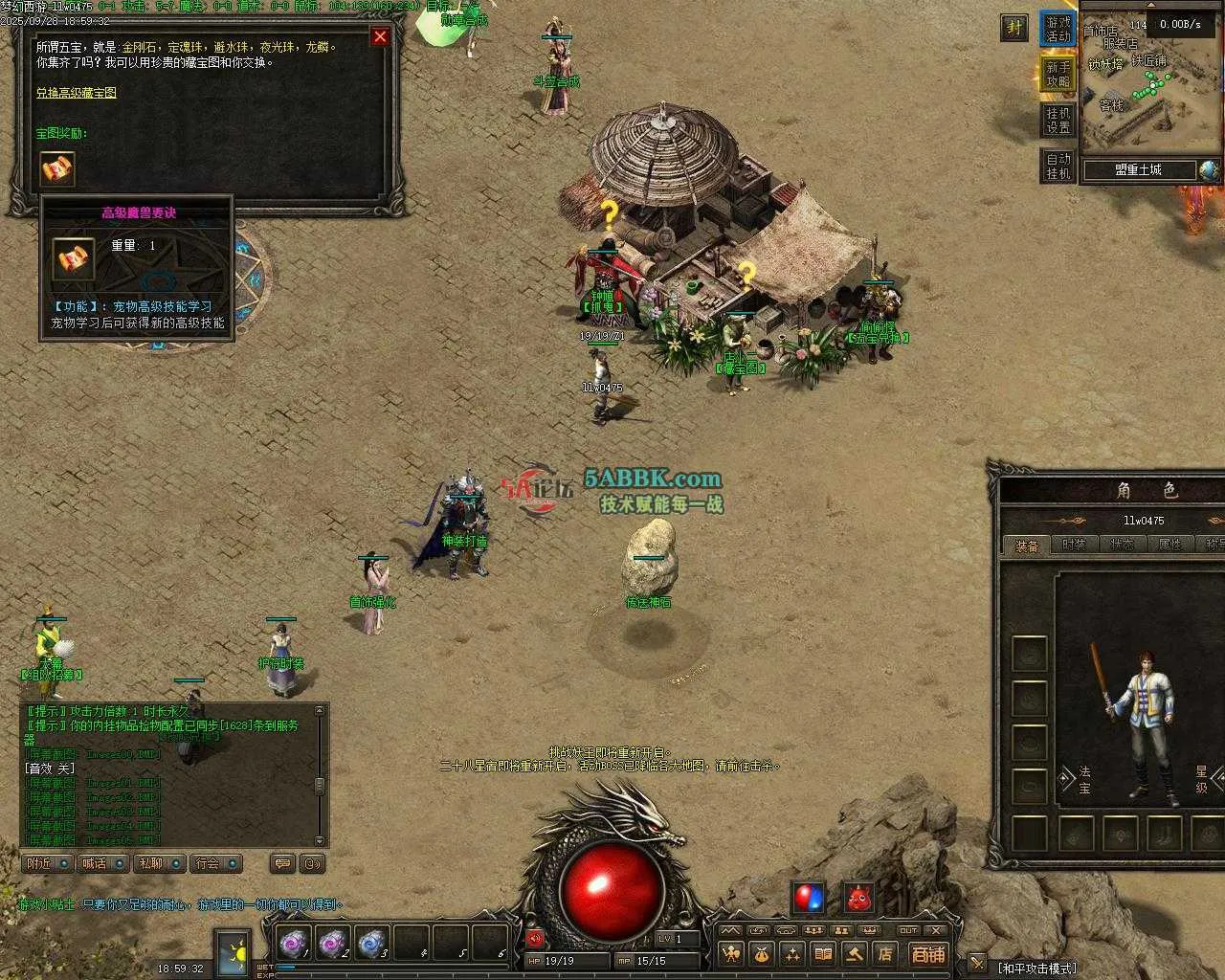Toggle the red speaker sound button

pos(535,938)
